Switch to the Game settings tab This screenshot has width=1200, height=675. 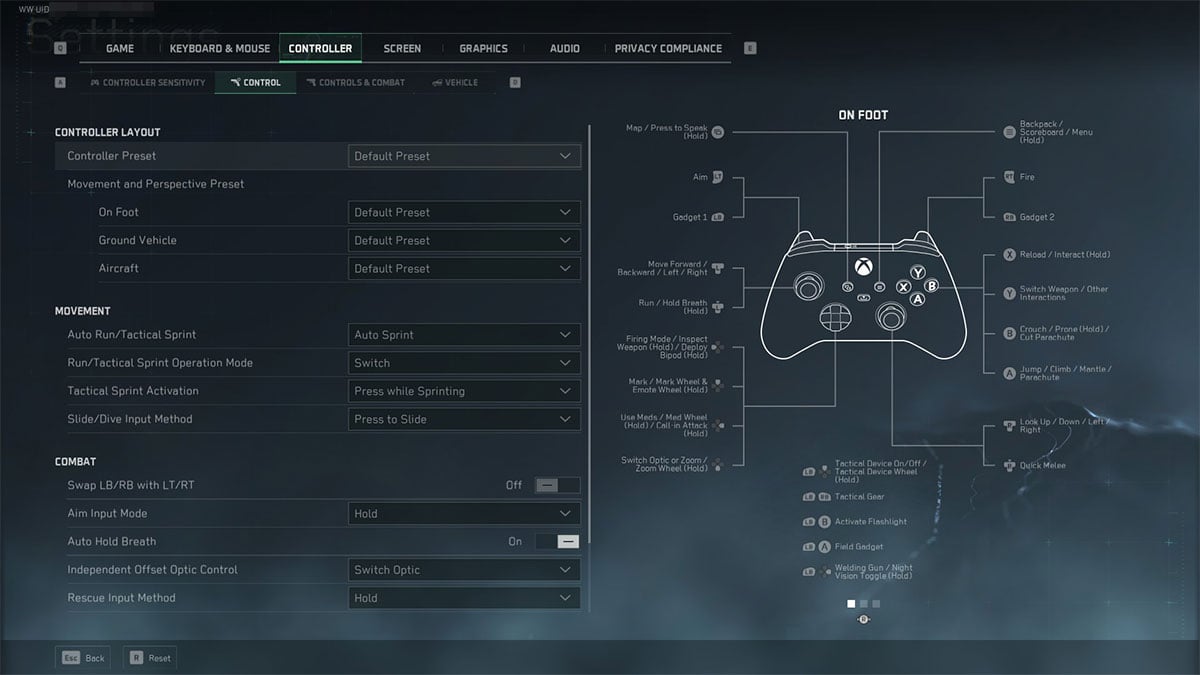[x=120, y=48]
